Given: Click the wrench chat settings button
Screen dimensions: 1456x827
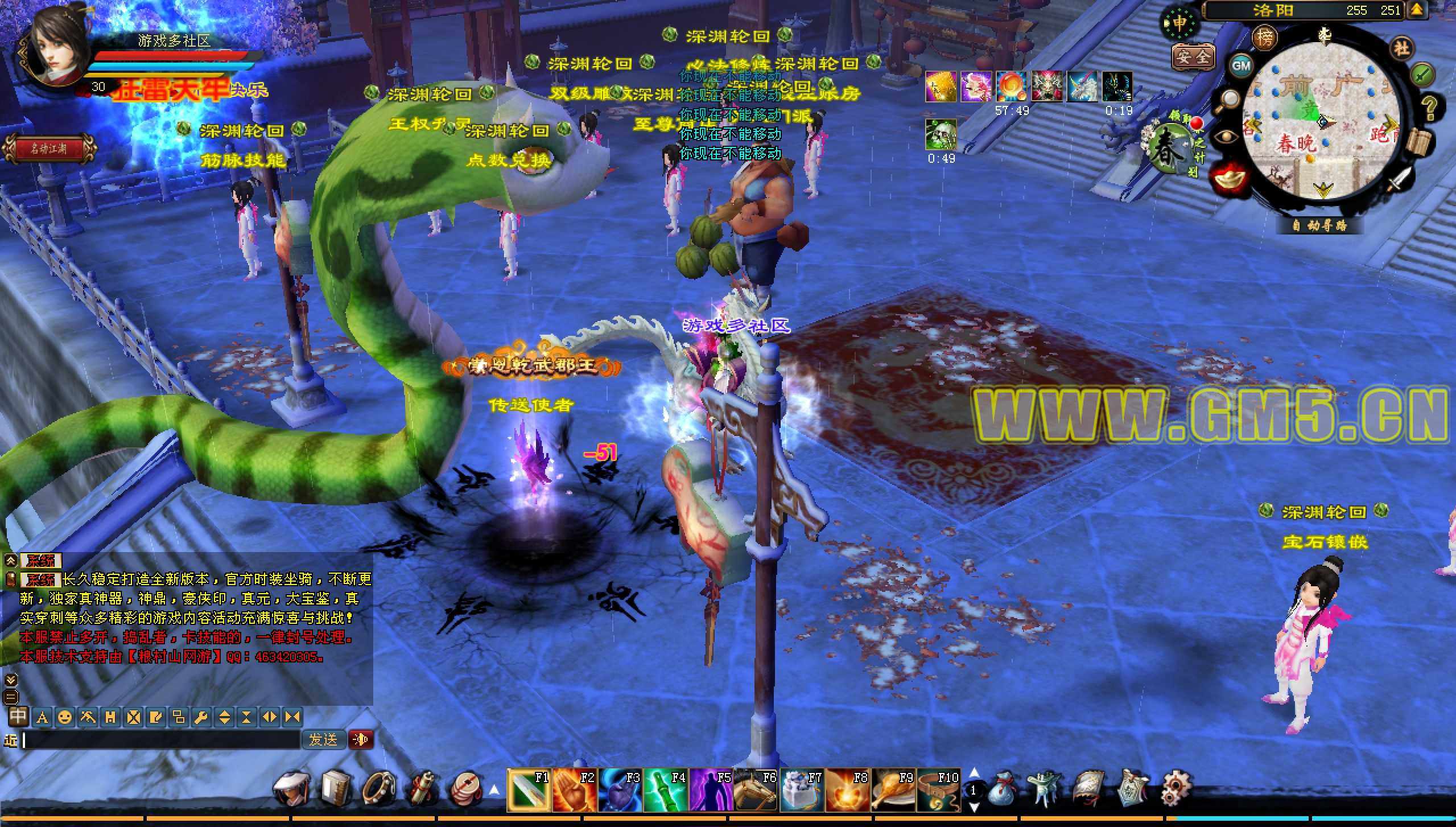Looking at the screenshot, I should click(200, 718).
